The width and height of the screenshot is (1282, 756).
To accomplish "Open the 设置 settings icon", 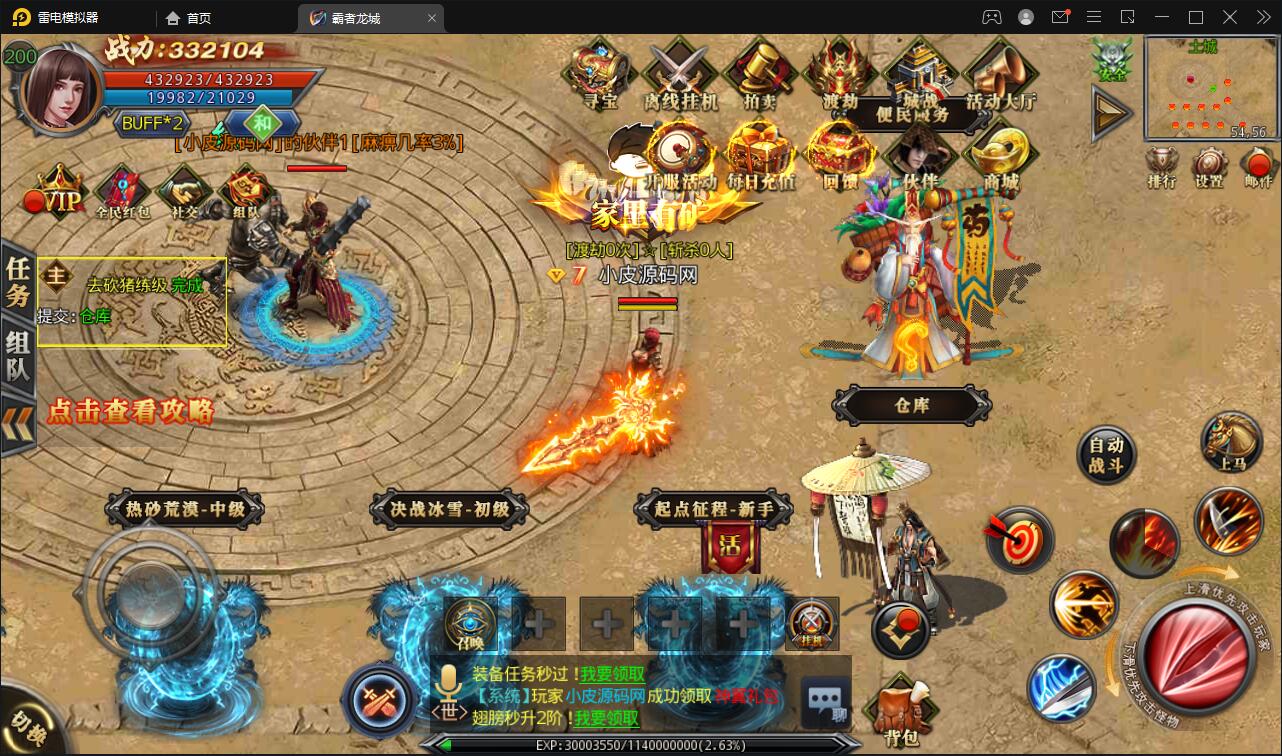I will click(x=1209, y=166).
